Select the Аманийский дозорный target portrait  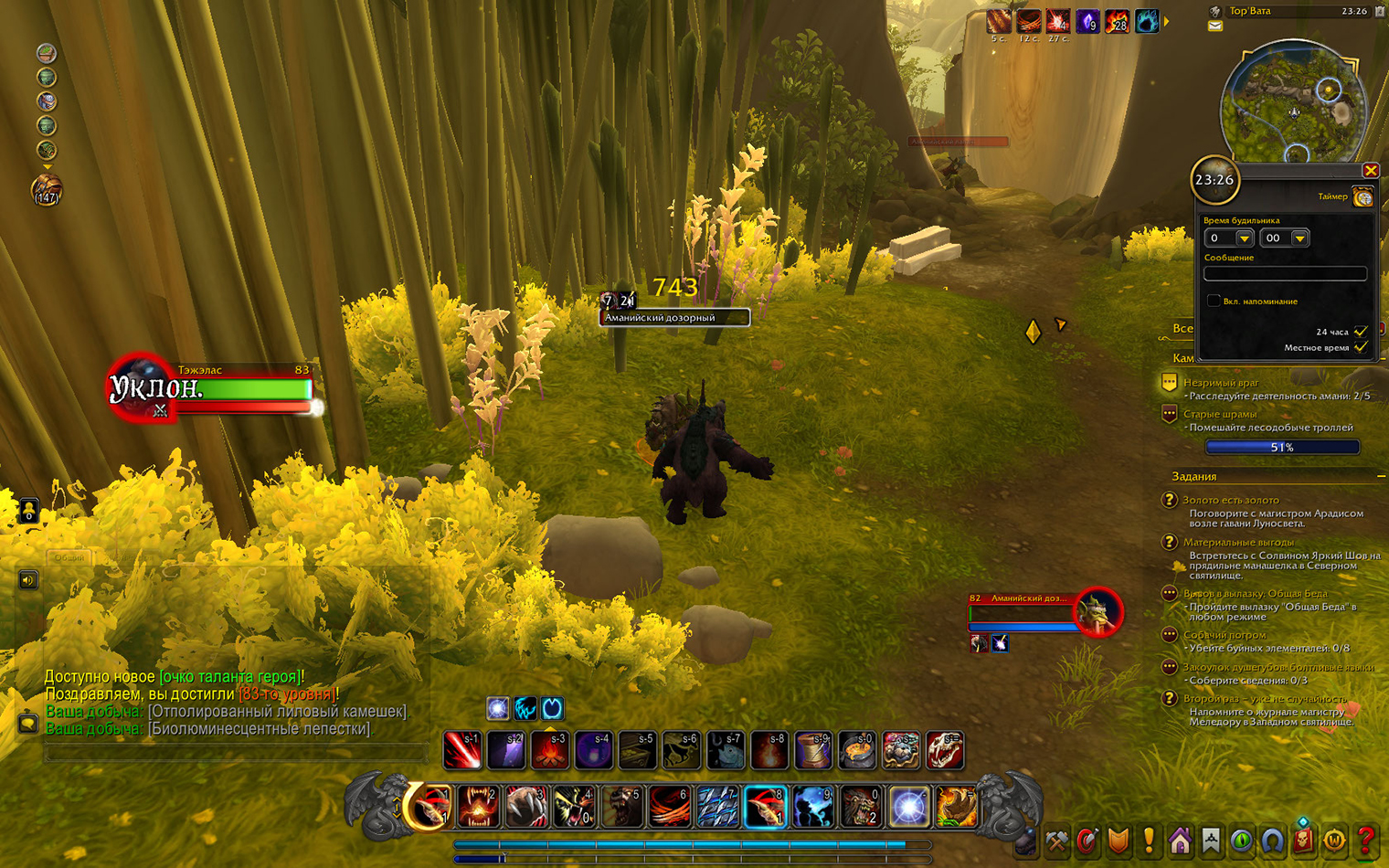tap(1097, 612)
